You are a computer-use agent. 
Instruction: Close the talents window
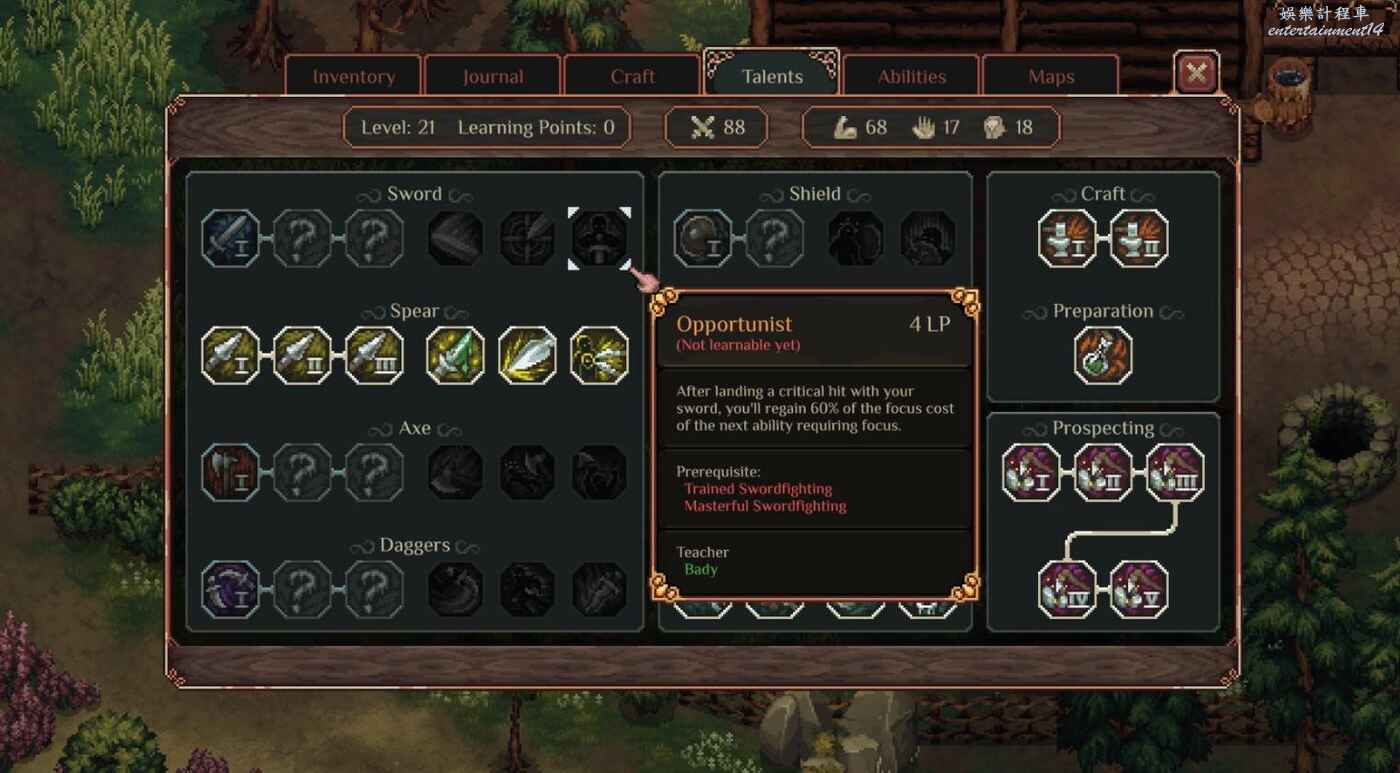click(x=1196, y=72)
